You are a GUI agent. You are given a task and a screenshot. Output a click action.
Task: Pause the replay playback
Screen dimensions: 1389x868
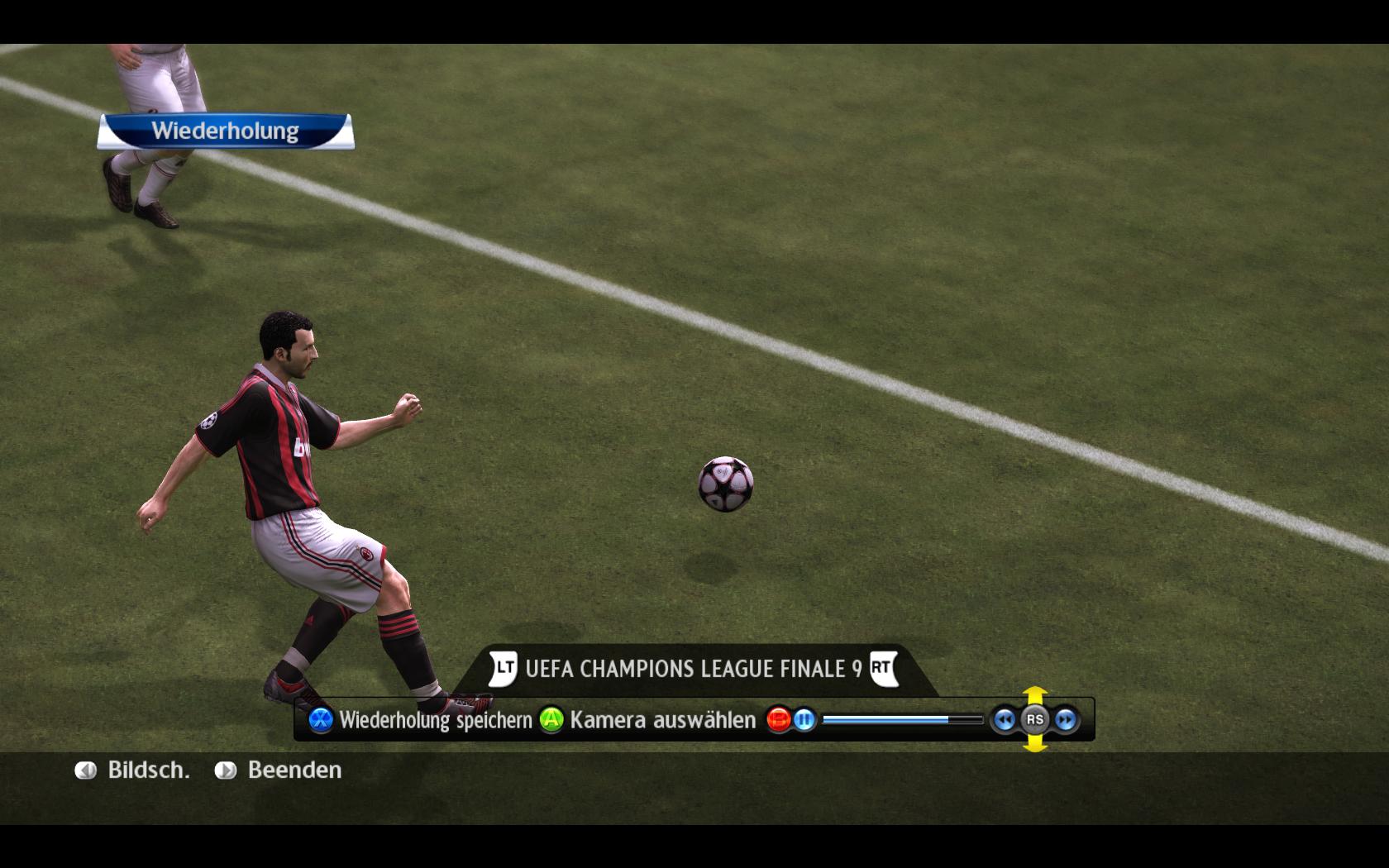pos(804,720)
